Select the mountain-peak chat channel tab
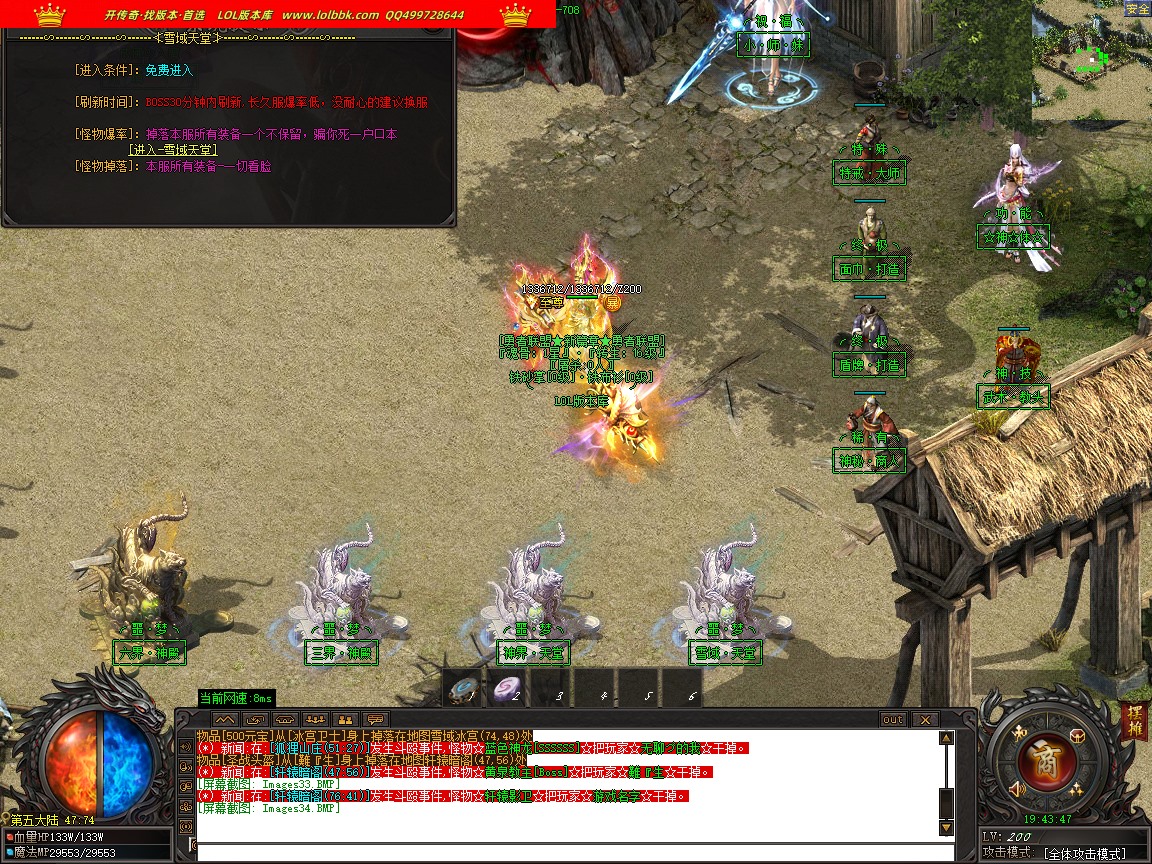The width and height of the screenshot is (1152, 864). coord(225,719)
